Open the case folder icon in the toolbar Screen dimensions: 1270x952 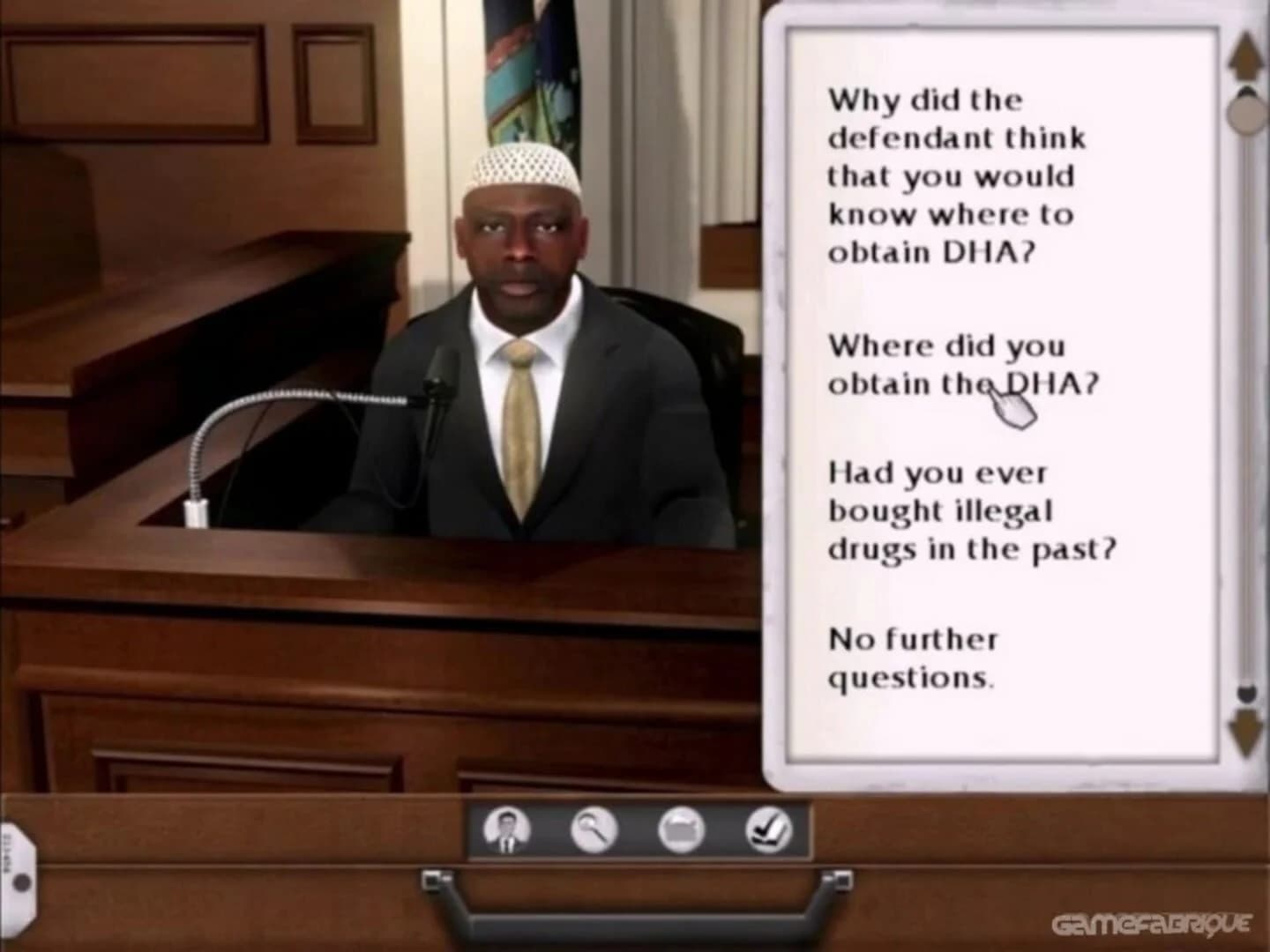(683, 828)
